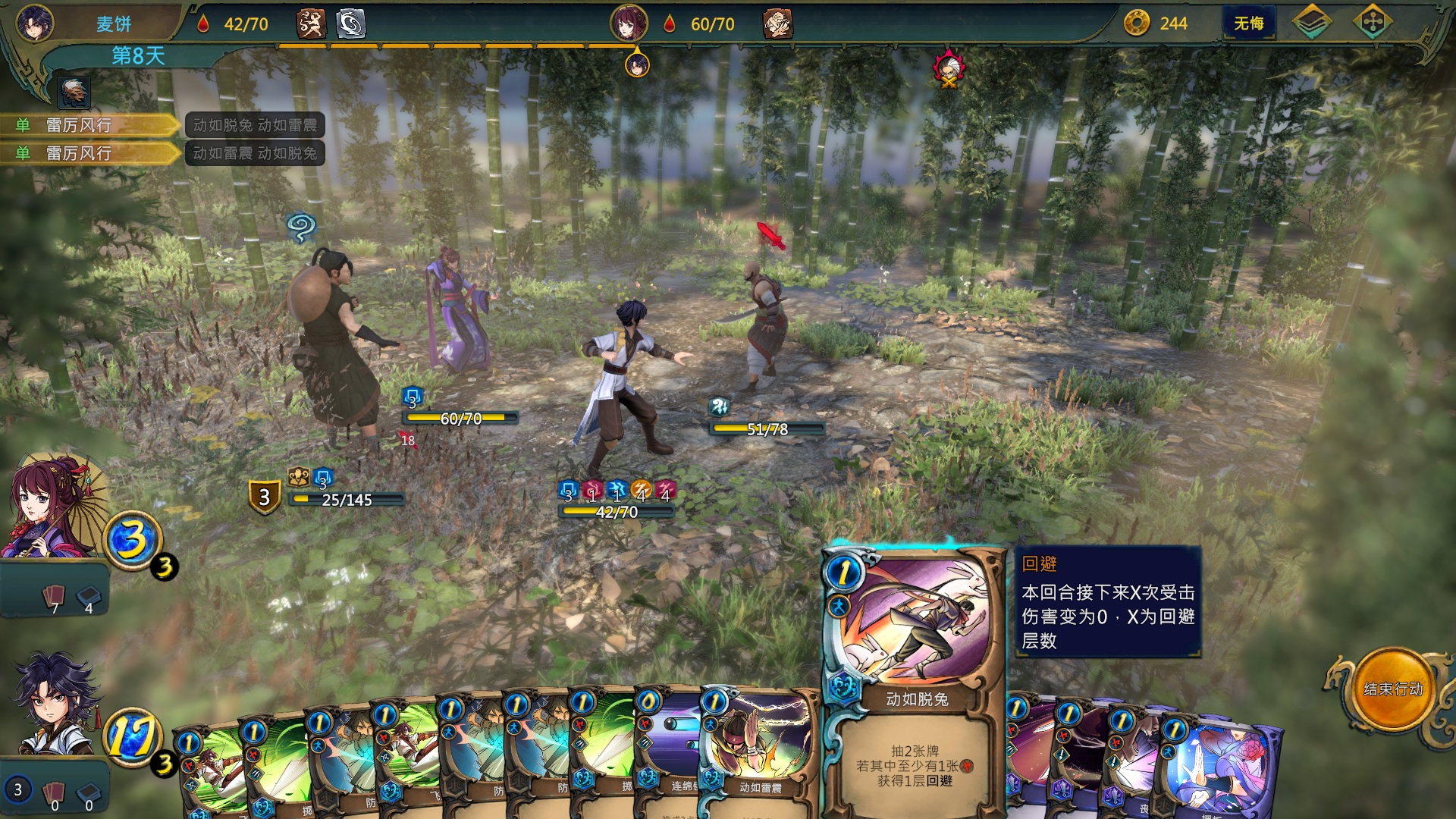Select the red-haired ally portrait in top bar

(629, 23)
